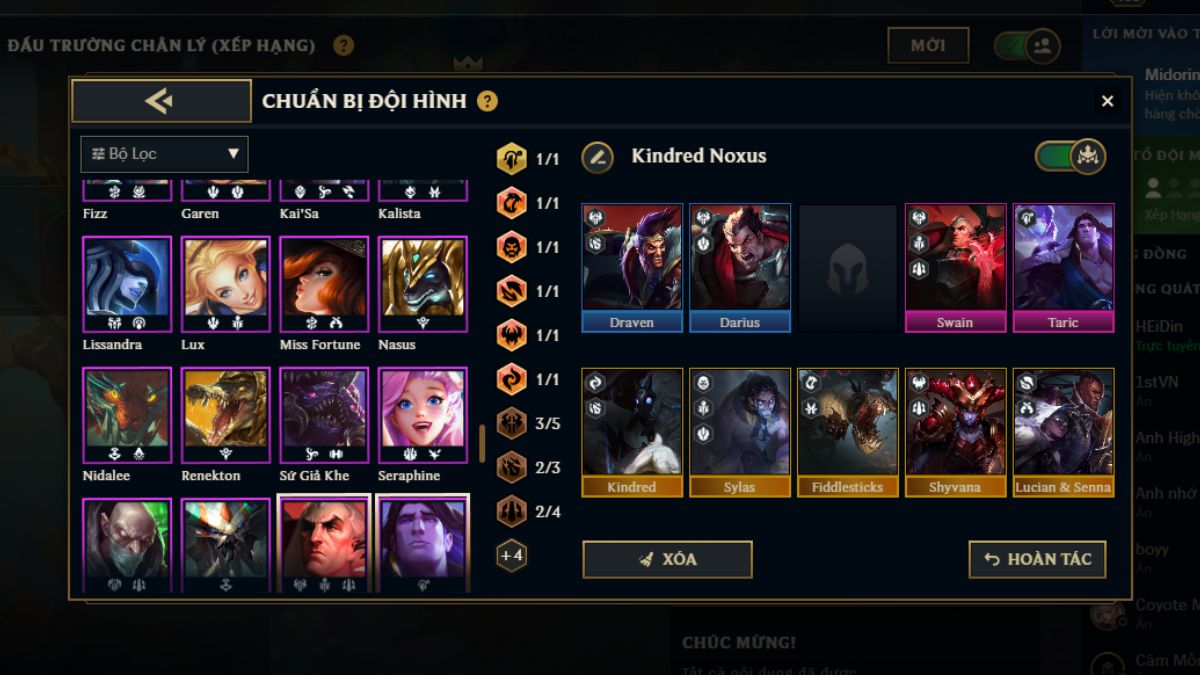This screenshot has width=1200, height=675.
Task: Pick Lux from the champion list
Action: click(x=225, y=285)
